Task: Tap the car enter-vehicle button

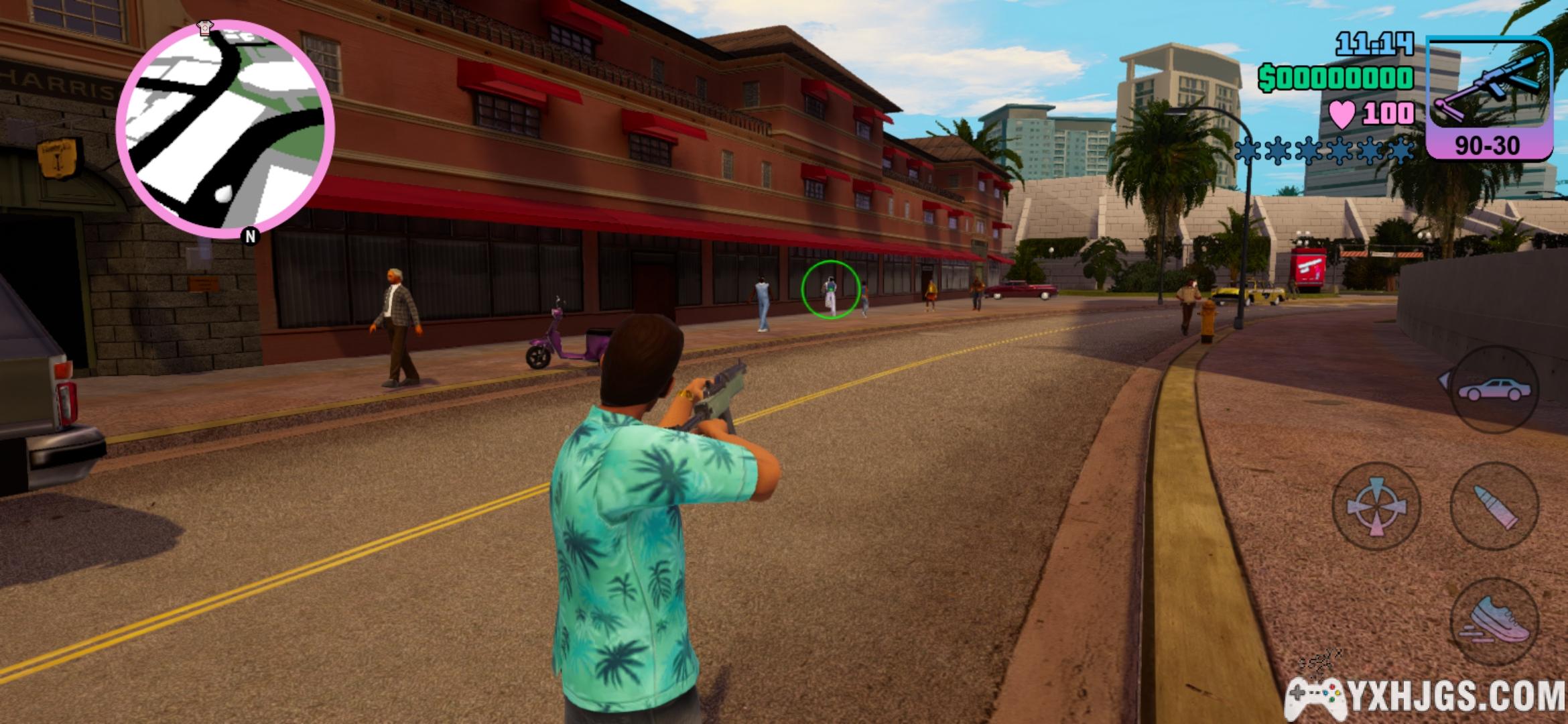Action: [1494, 389]
